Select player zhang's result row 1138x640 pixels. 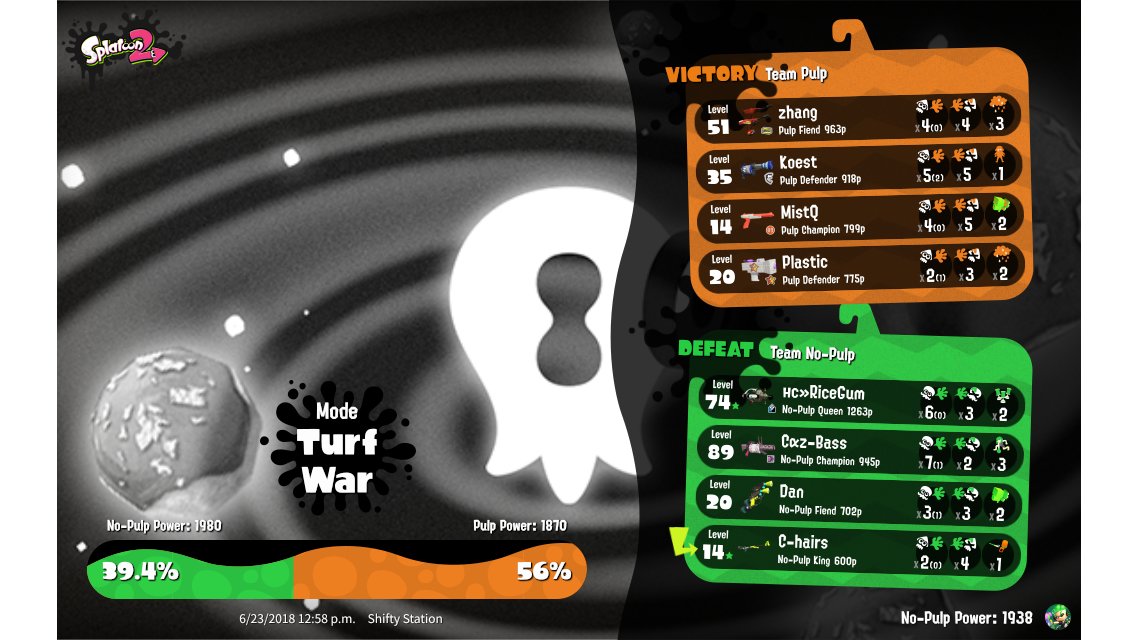858,118
